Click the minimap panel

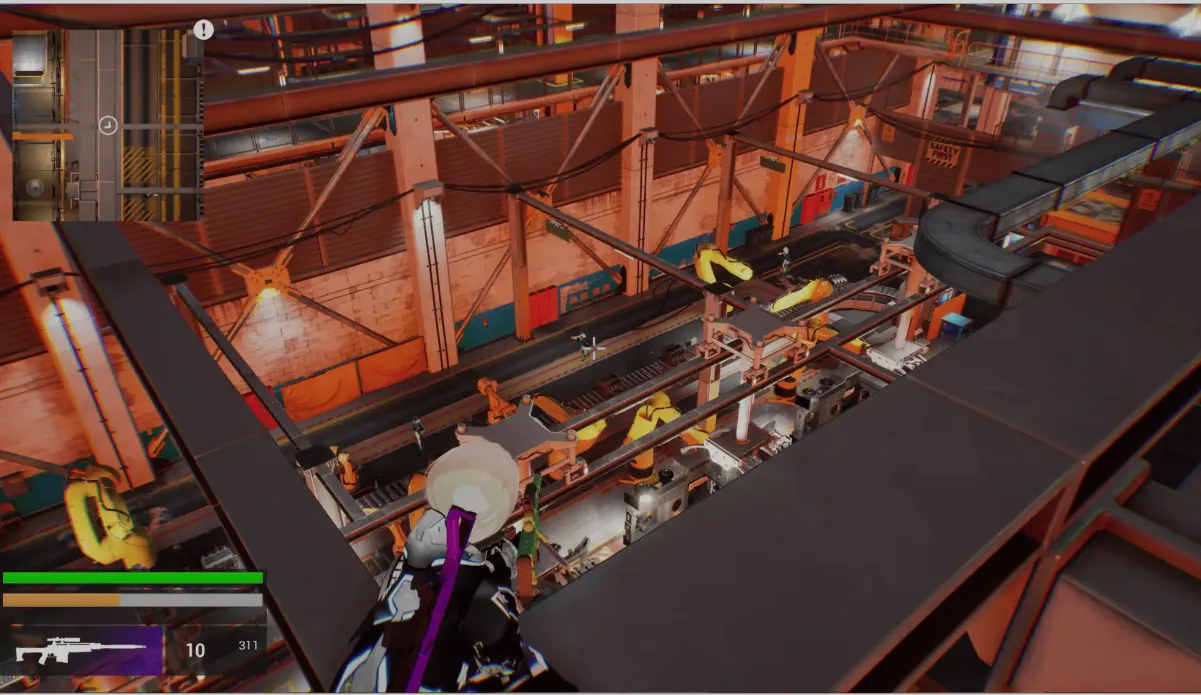click(107, 125)
